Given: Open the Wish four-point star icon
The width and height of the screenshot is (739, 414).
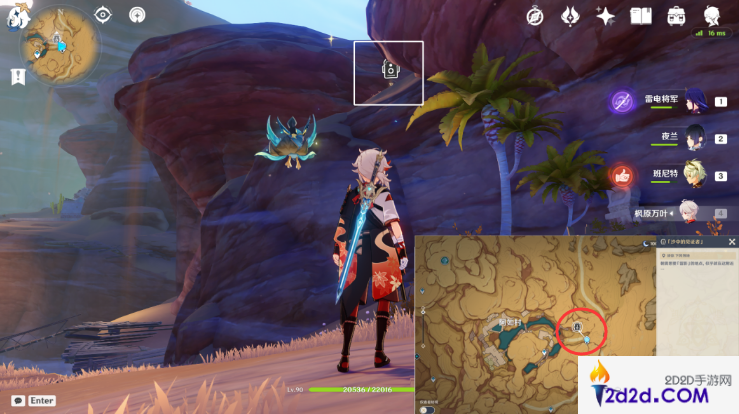Looking at the screenshot, I should point(605,15).
